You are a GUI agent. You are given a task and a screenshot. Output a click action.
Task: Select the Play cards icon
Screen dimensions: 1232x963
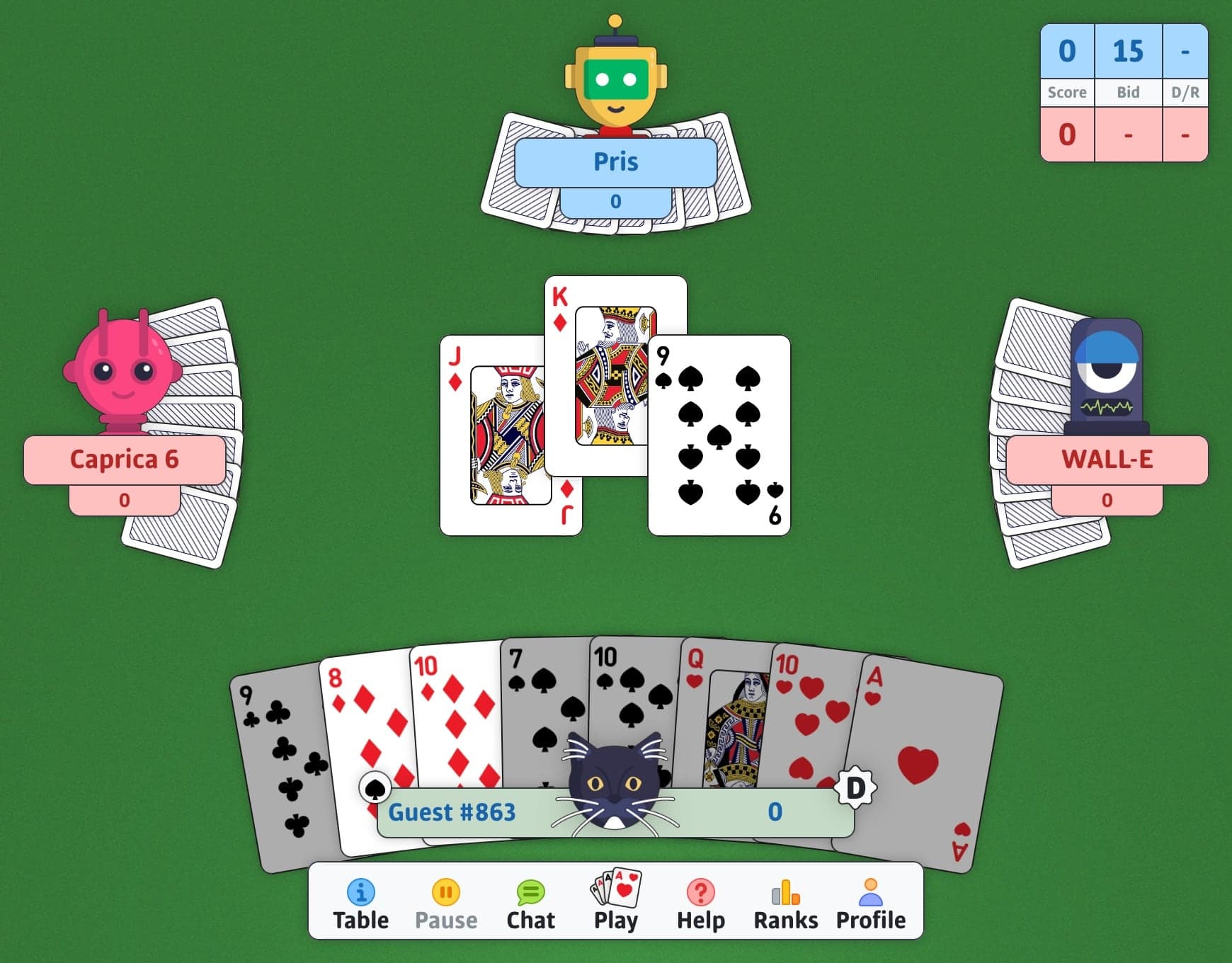pyautogui.click(x=615, y=896)
